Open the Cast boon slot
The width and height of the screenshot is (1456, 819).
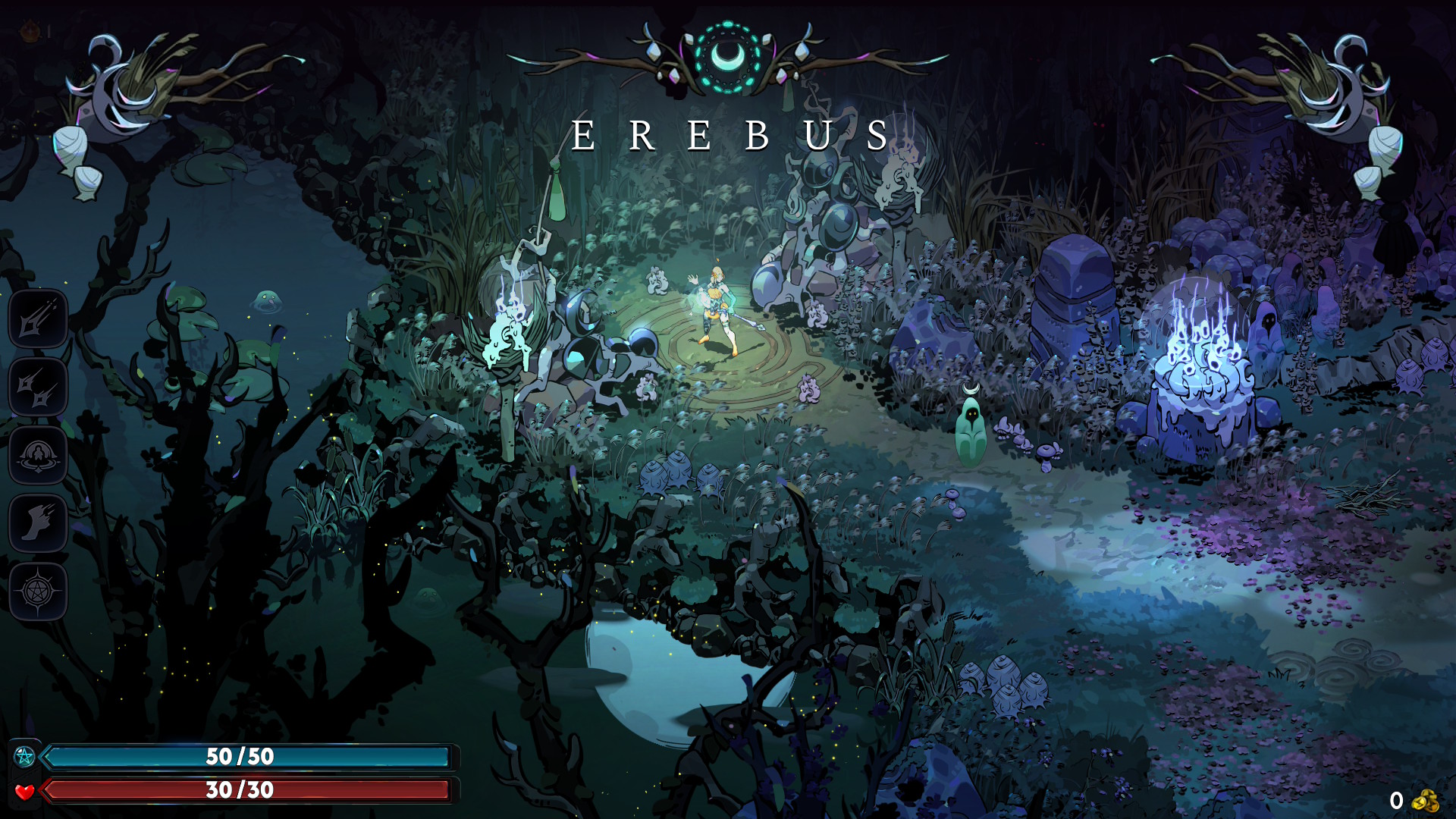pos(38,456)
